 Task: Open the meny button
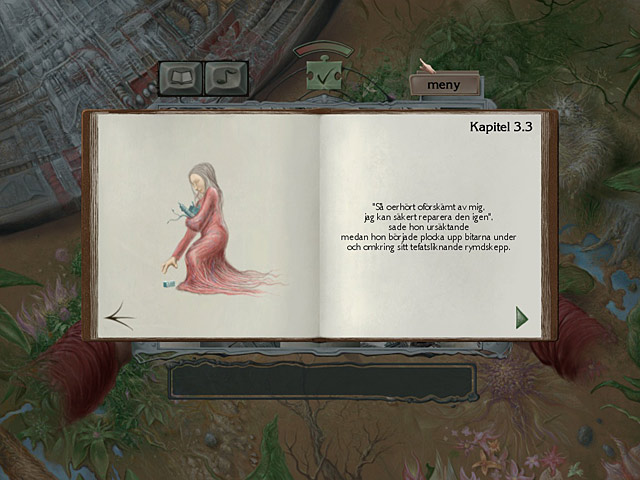443,85
